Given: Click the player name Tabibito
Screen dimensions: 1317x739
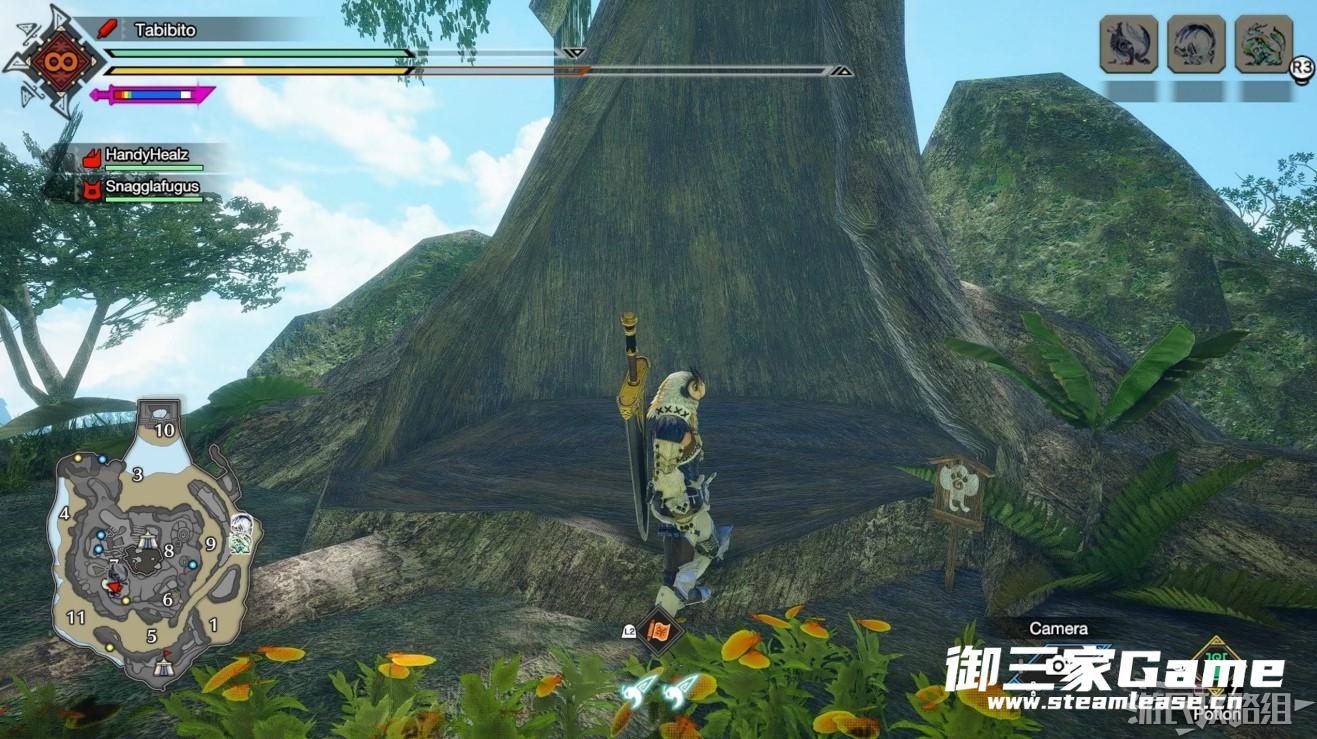Looking at the screenshot, I should pos(165,30).
